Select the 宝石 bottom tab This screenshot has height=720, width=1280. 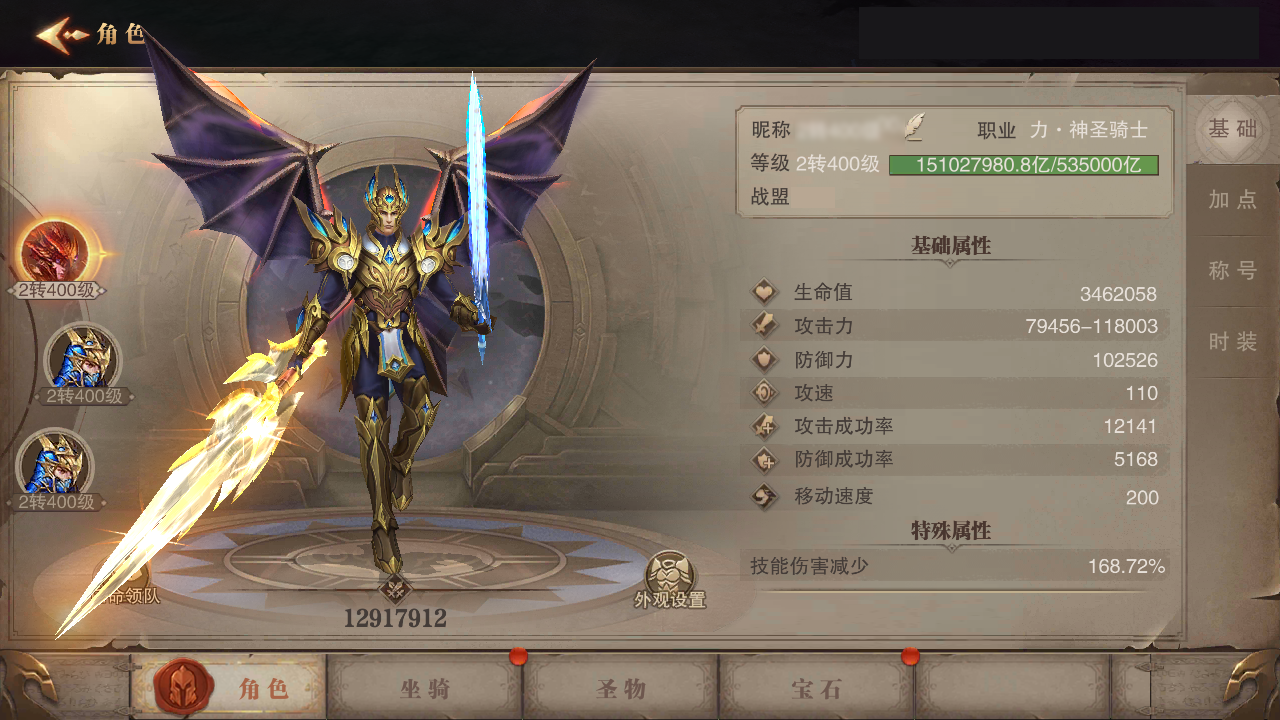pos(817,688)
